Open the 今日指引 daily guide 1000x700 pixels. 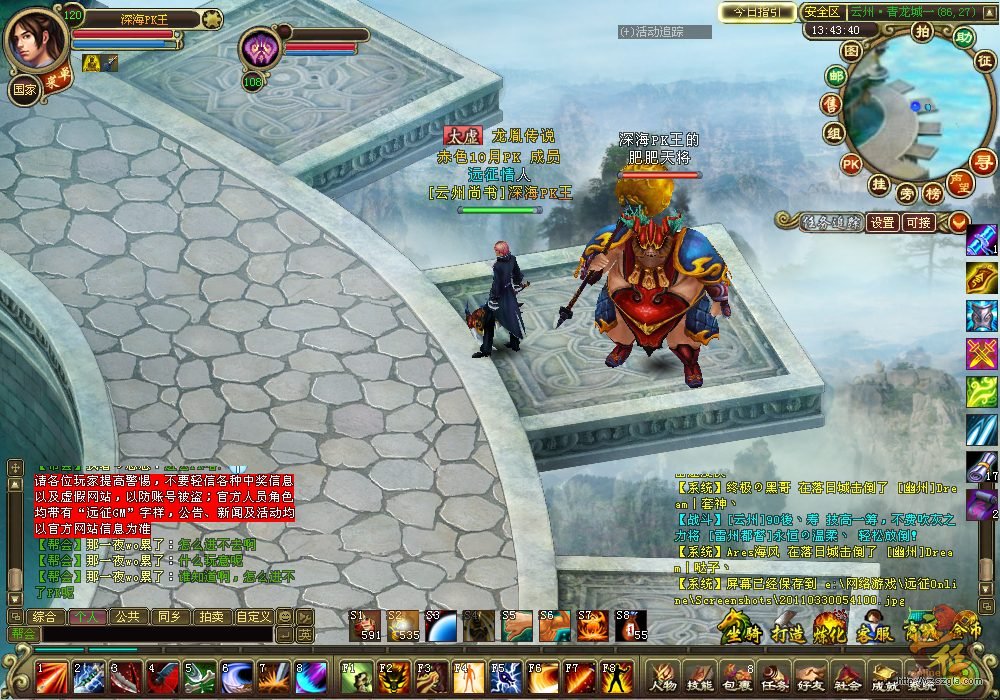click(x=757, y=12)
